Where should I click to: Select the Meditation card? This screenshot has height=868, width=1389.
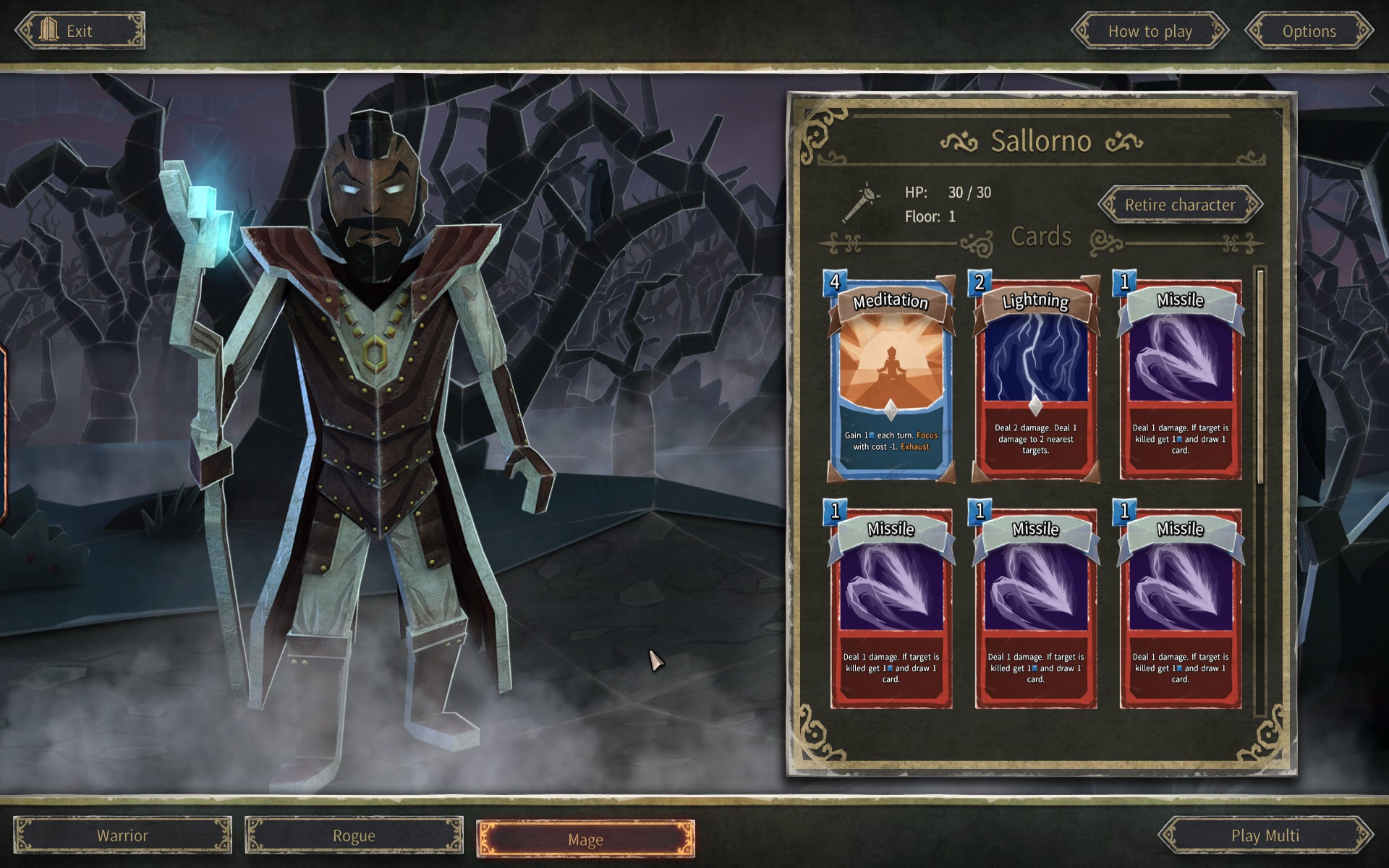(x=891, y=378)
